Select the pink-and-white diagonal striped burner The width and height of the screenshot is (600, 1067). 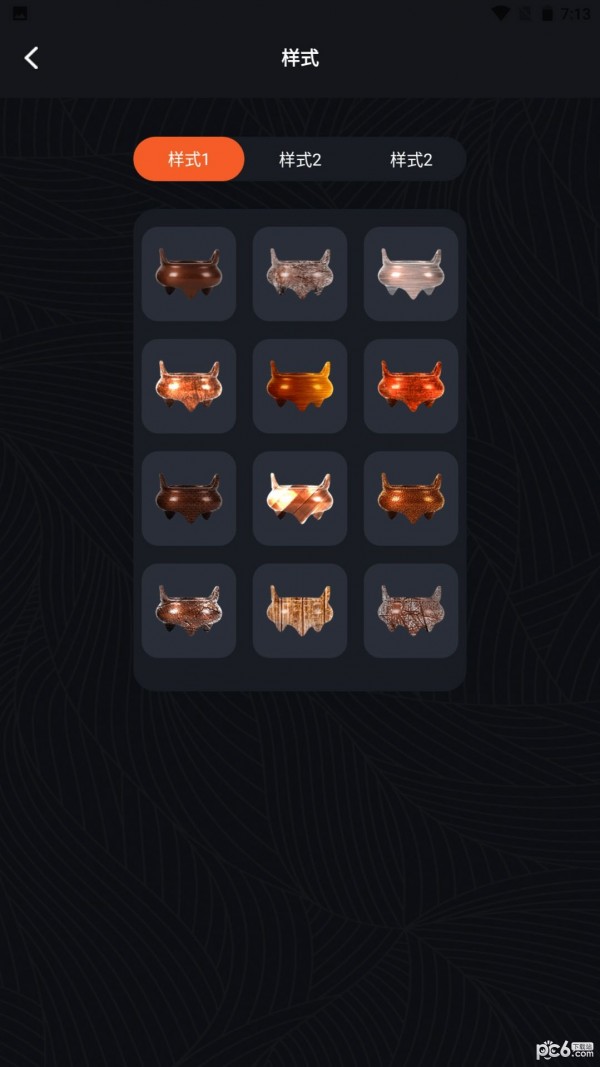(300, 497)
